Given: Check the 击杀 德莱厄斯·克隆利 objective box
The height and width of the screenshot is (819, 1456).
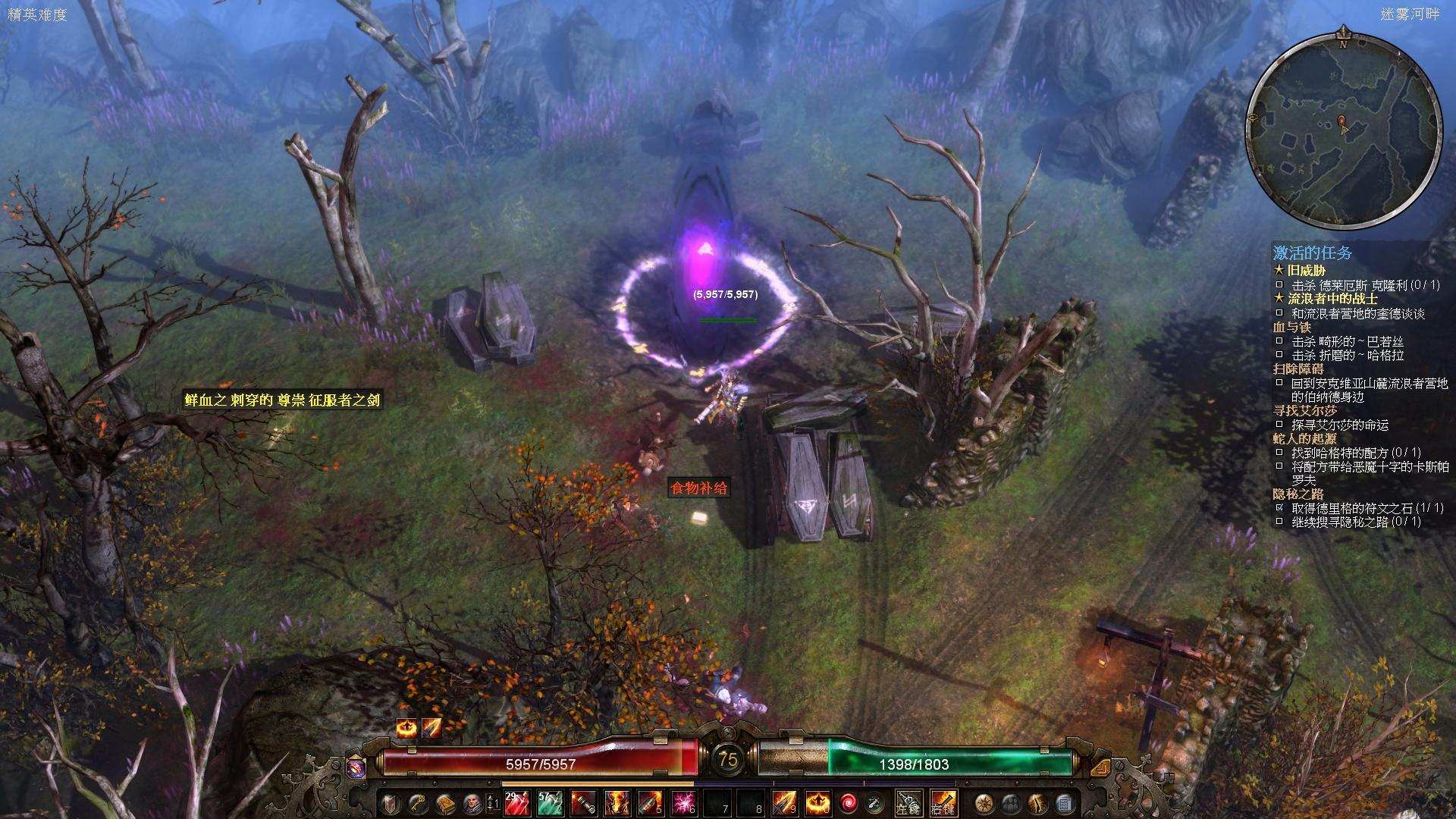Looking at the screenshot, I should (1279, 286).
